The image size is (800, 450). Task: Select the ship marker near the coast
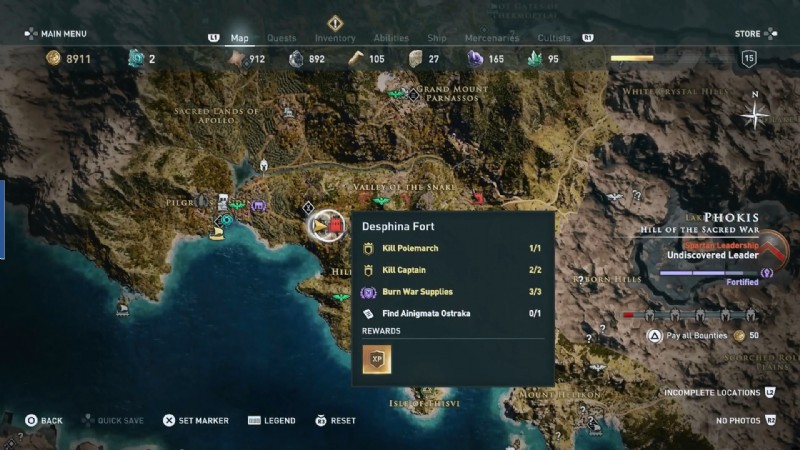coord(216,233)
